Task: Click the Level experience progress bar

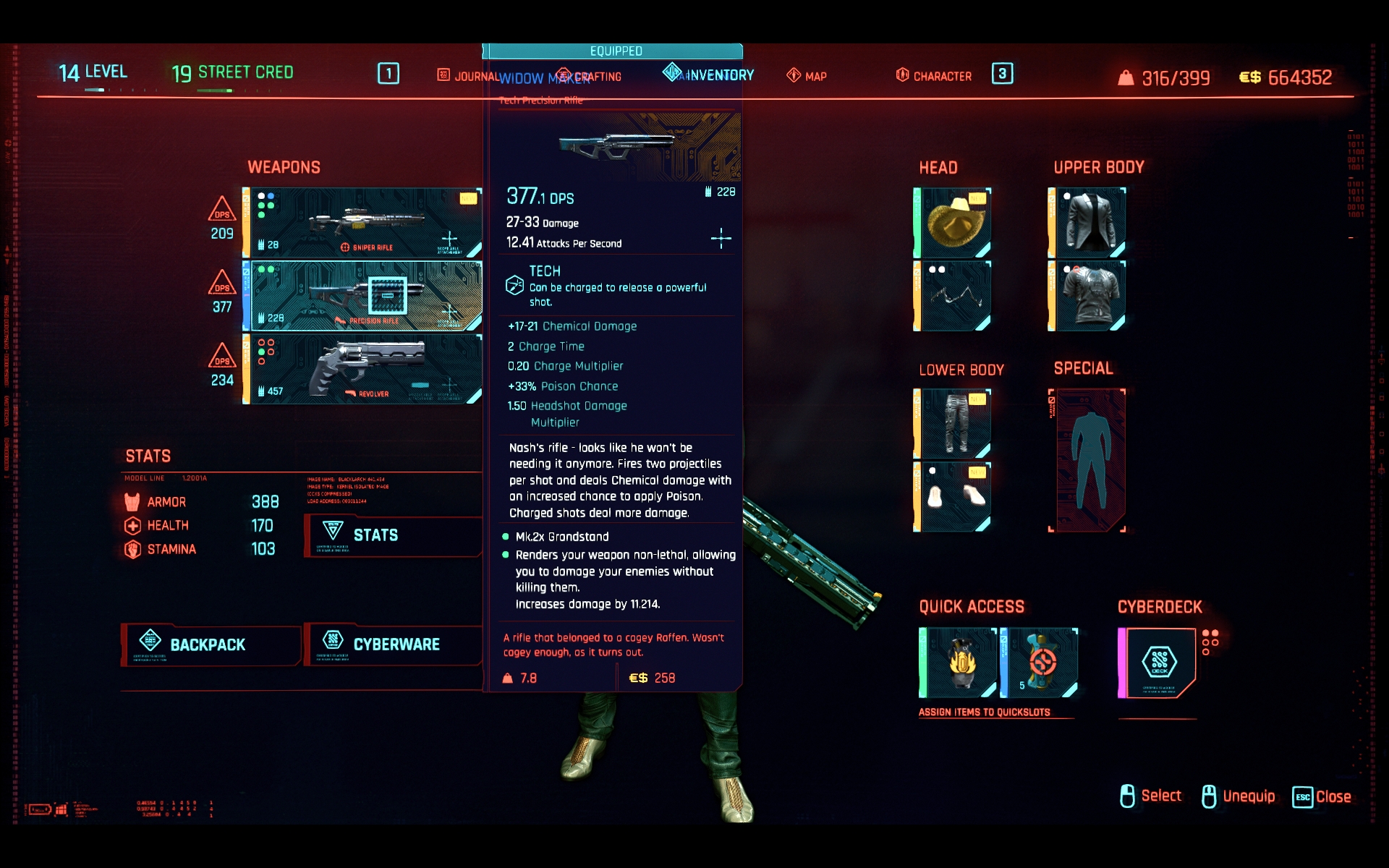Action: point(95,90)
